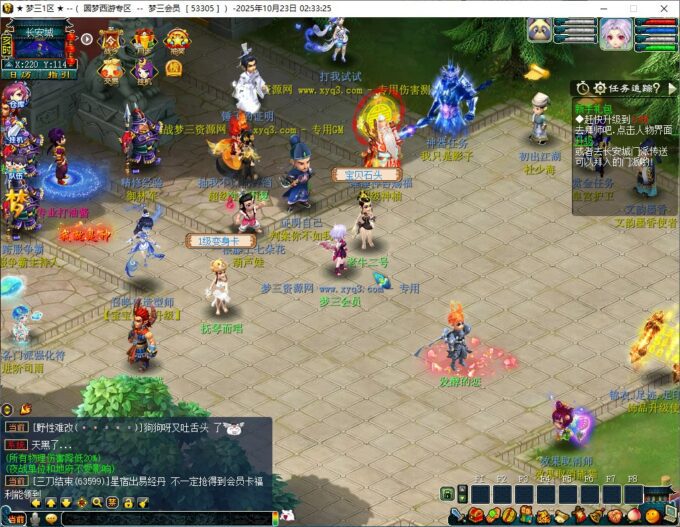The width and height of the screenshot is (680, 527).
Task: Open the 战令 battle pass icon
Action: click(x=111, y=41)
